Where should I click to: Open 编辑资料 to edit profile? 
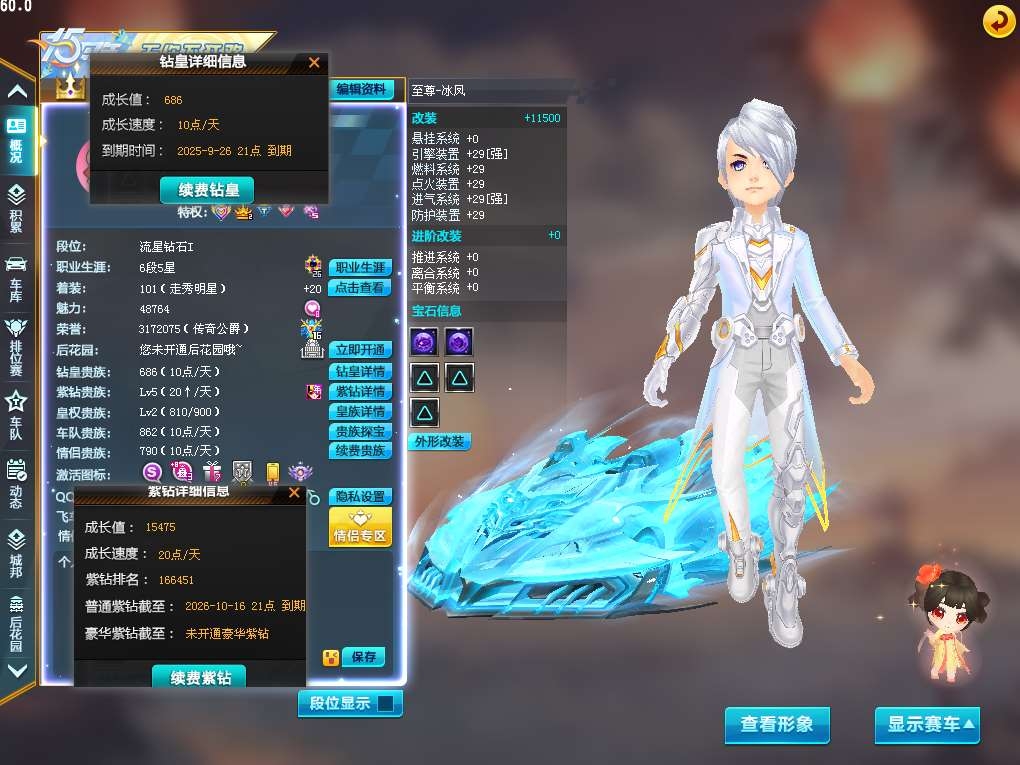(x=361, y=89)
